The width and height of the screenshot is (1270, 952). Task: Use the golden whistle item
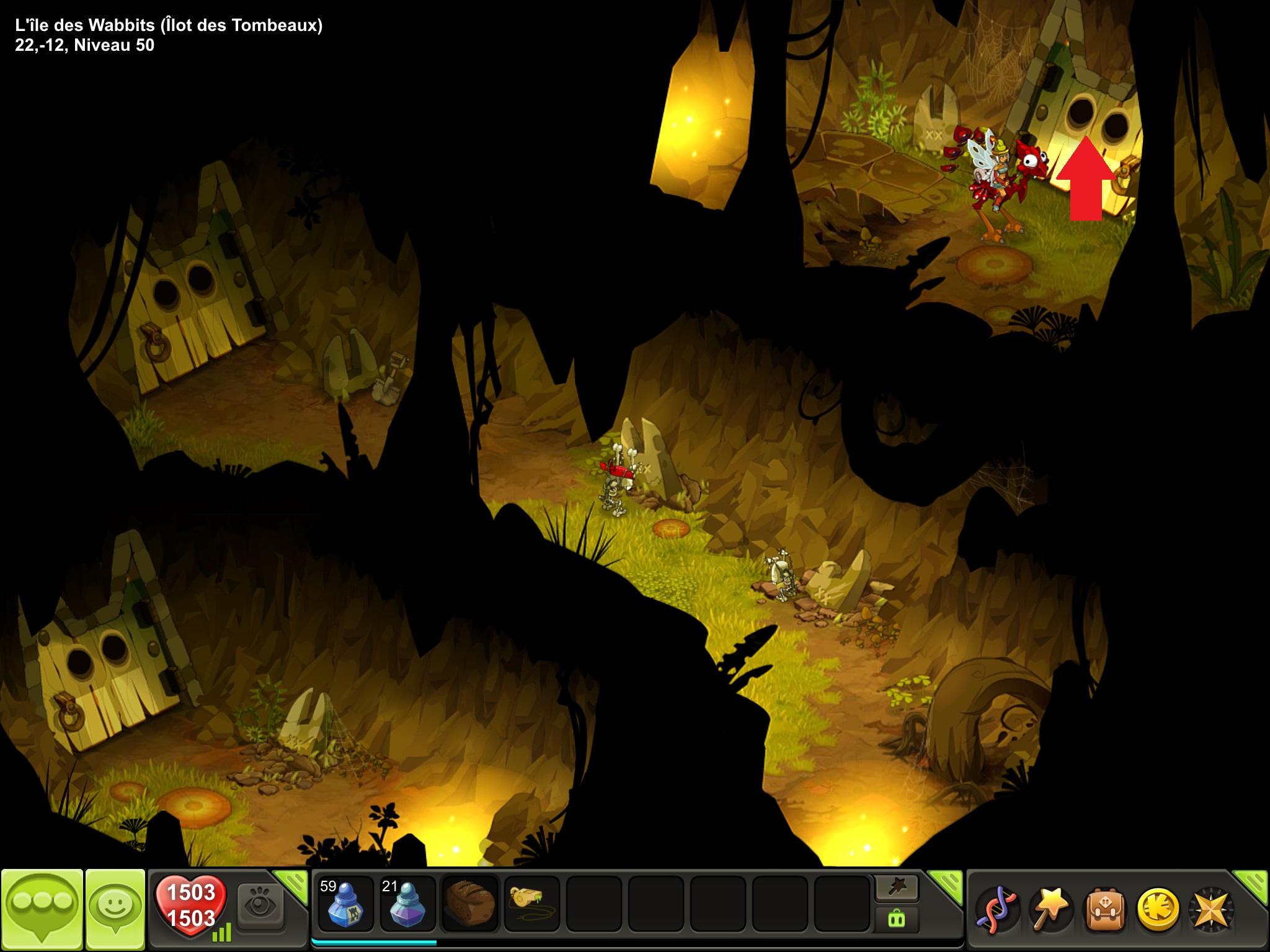531,904
